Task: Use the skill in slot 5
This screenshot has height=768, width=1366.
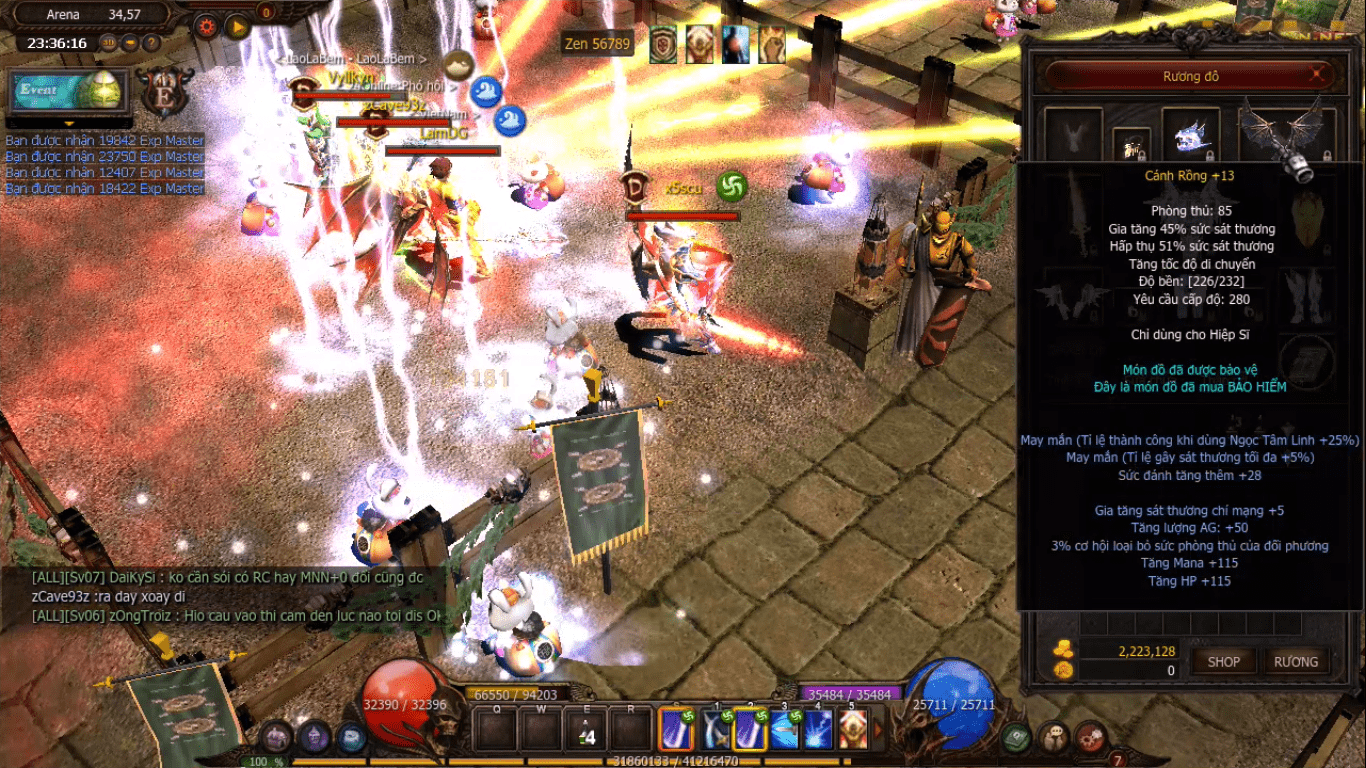Action: point(853,729)
